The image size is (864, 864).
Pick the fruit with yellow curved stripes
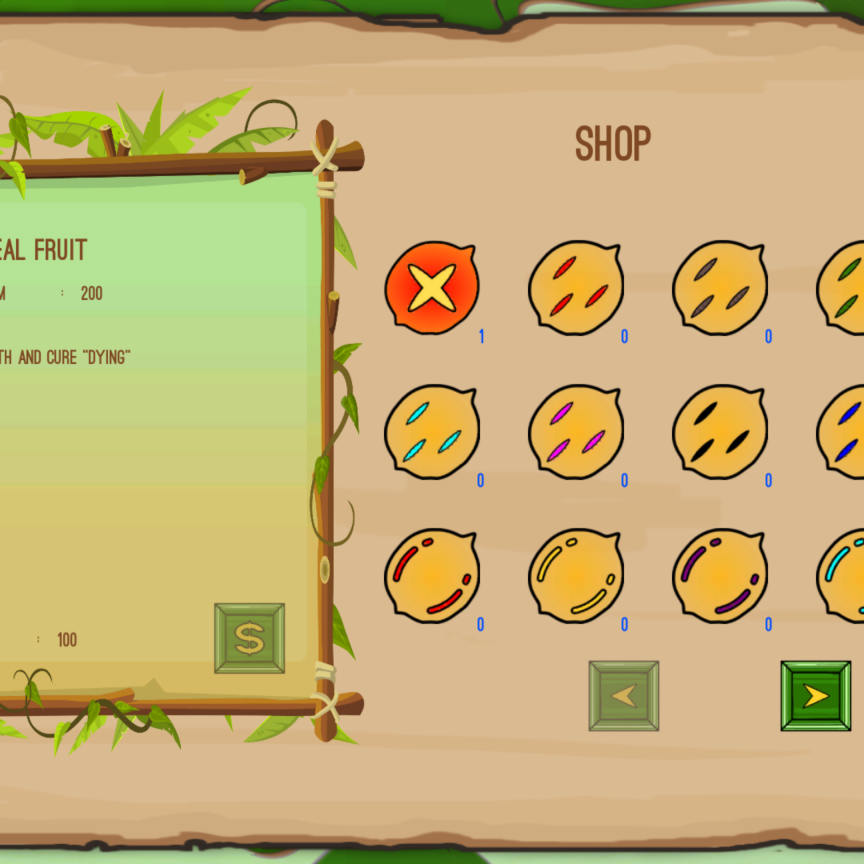[576, 575]
